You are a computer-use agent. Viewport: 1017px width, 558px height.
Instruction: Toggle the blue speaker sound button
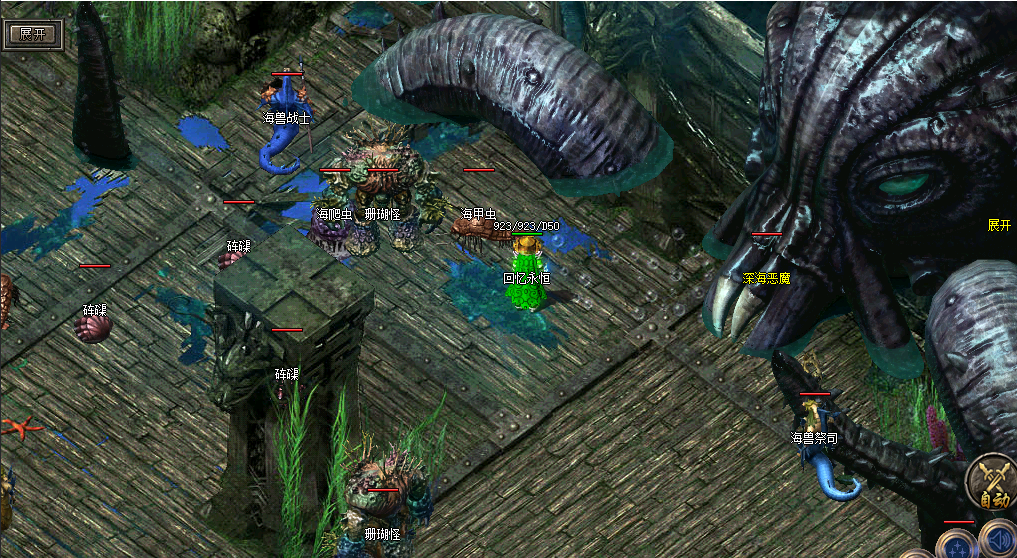tap(997, 539)
